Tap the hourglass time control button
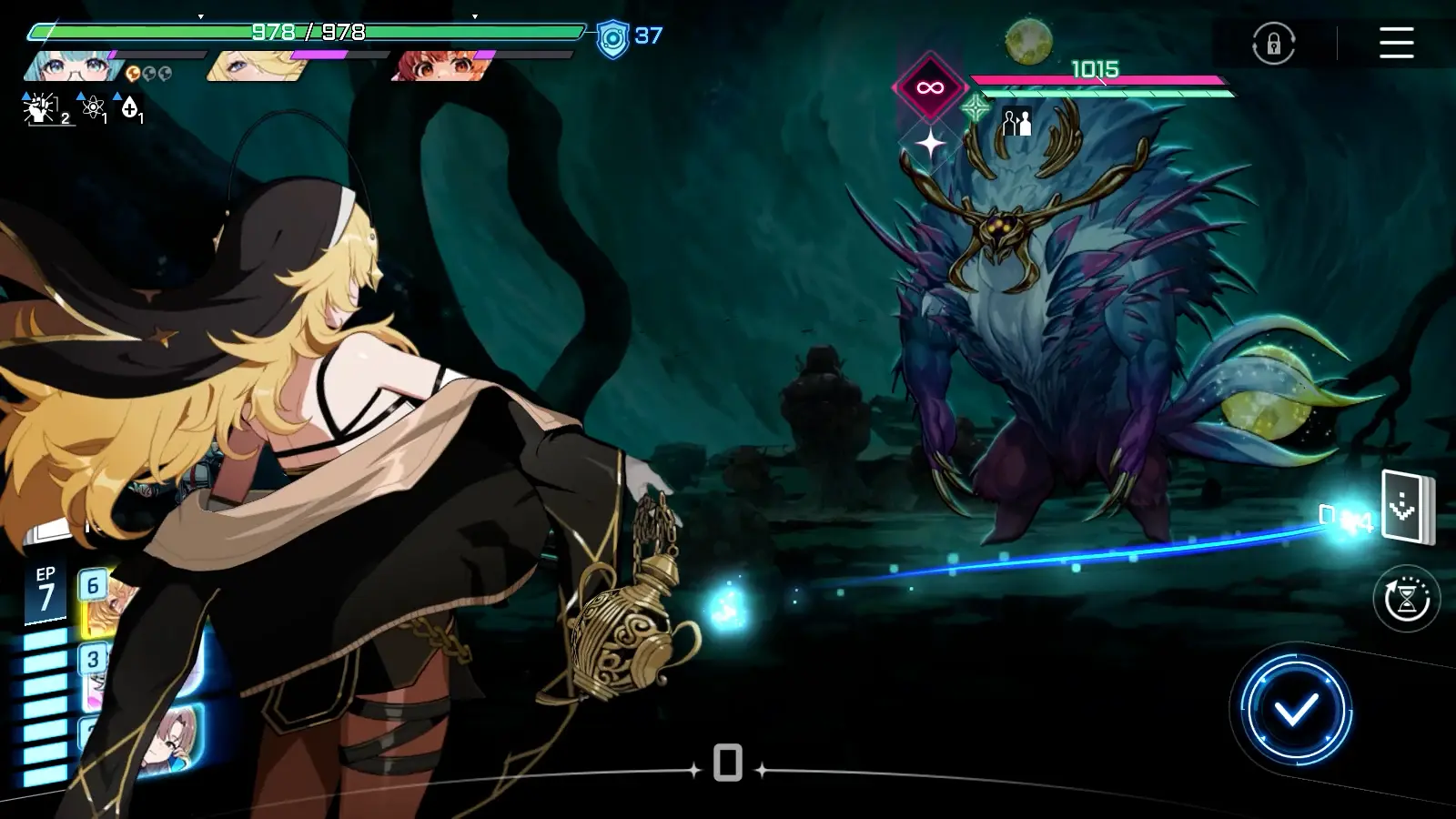 point(1406,599)
